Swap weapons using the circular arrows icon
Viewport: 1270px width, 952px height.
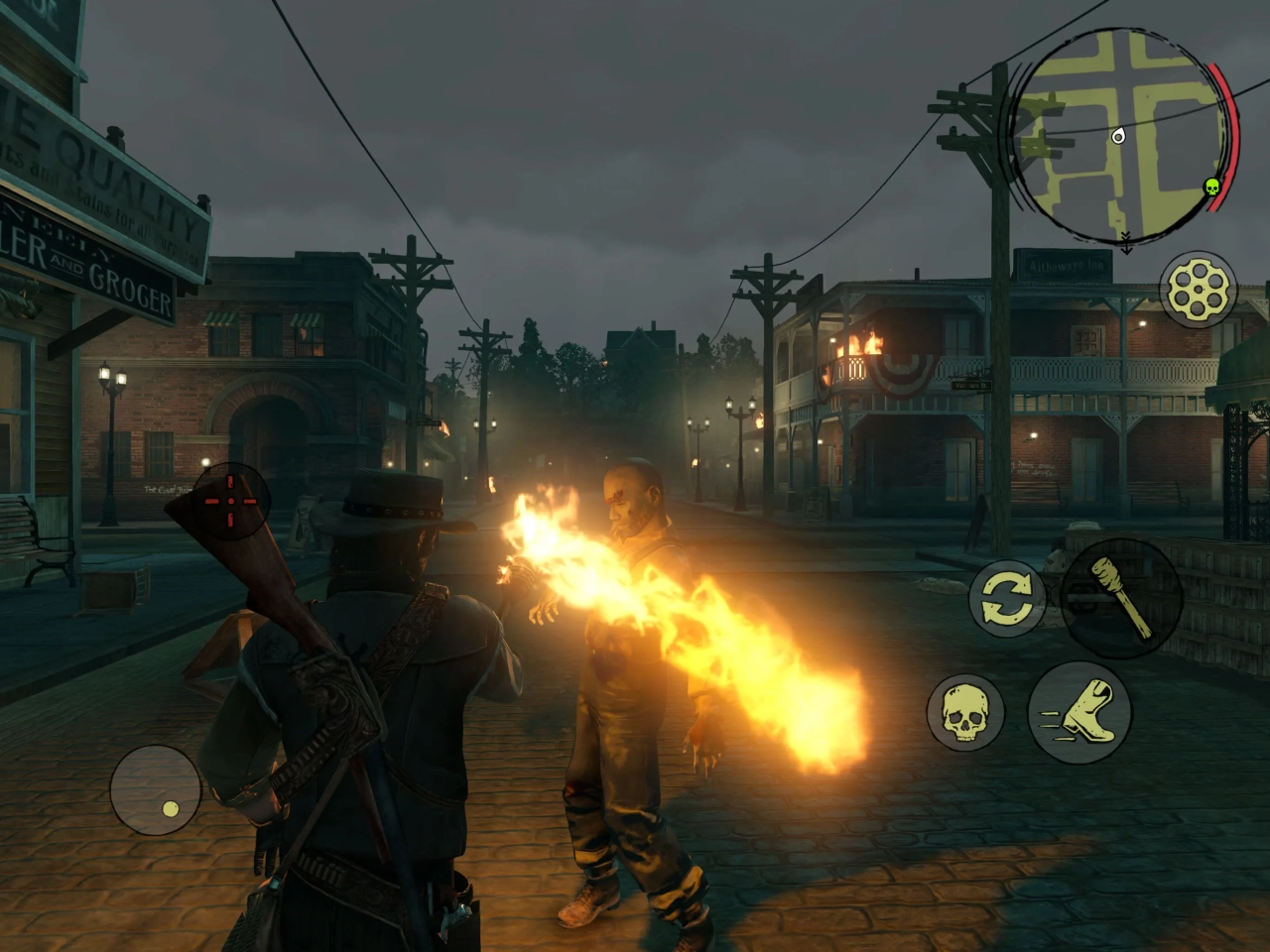pos(1005,597)
